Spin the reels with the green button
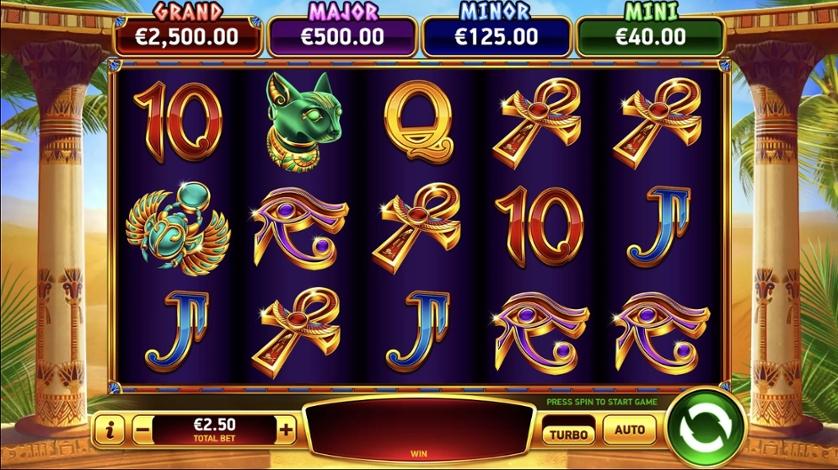This screenshot has width=838, height=470. 705,430
